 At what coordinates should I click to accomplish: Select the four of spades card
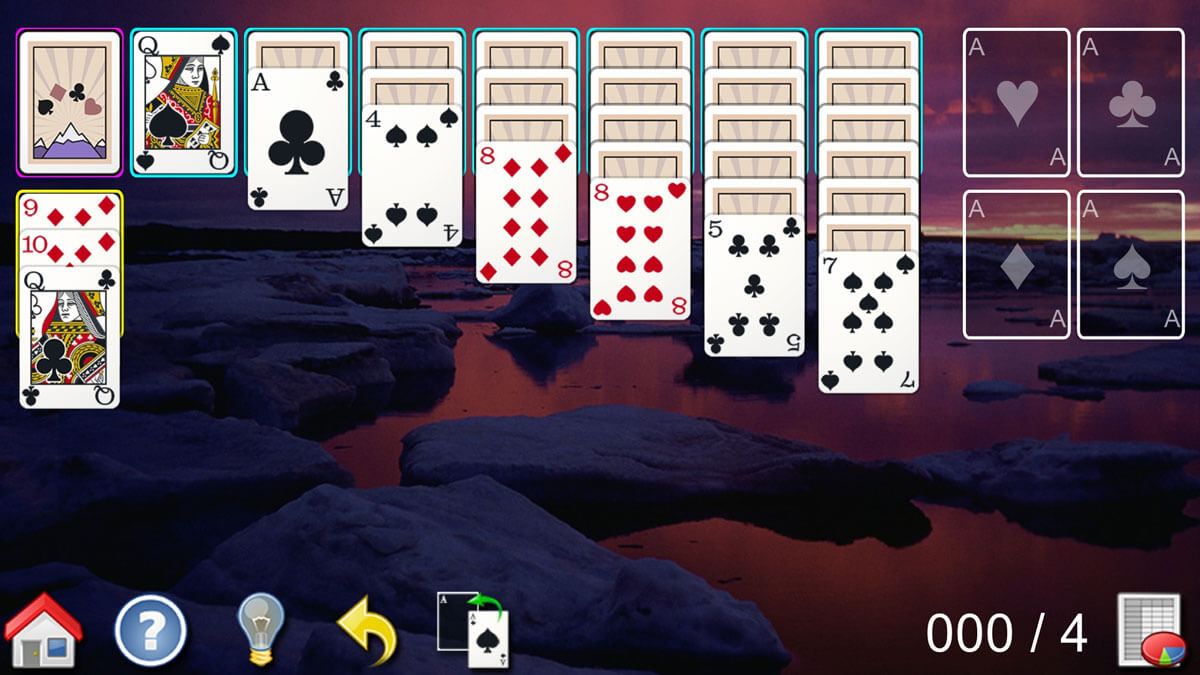pyautogui.click(x=412, y=175)
